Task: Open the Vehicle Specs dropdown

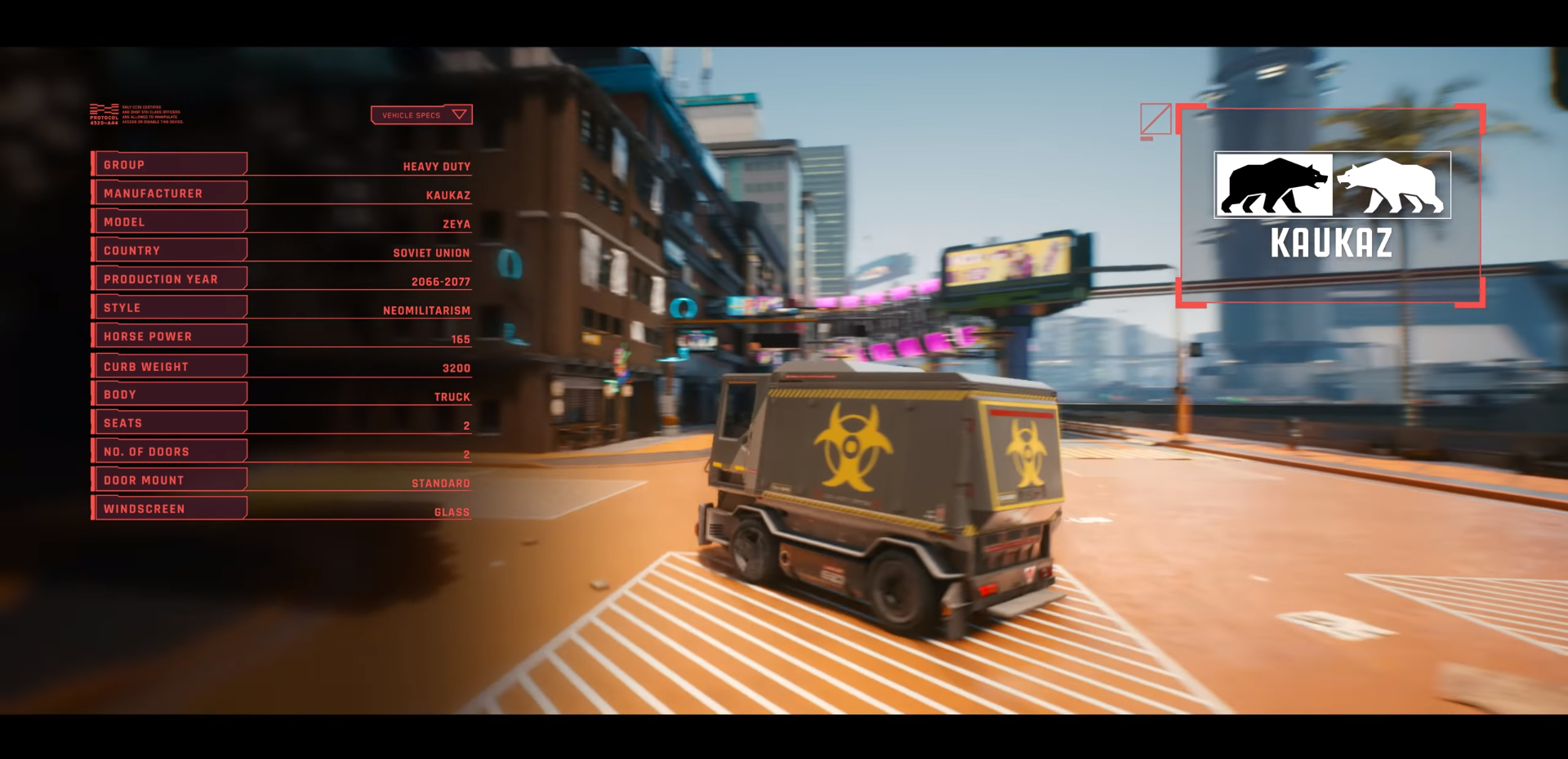Action: click(421, 115)
